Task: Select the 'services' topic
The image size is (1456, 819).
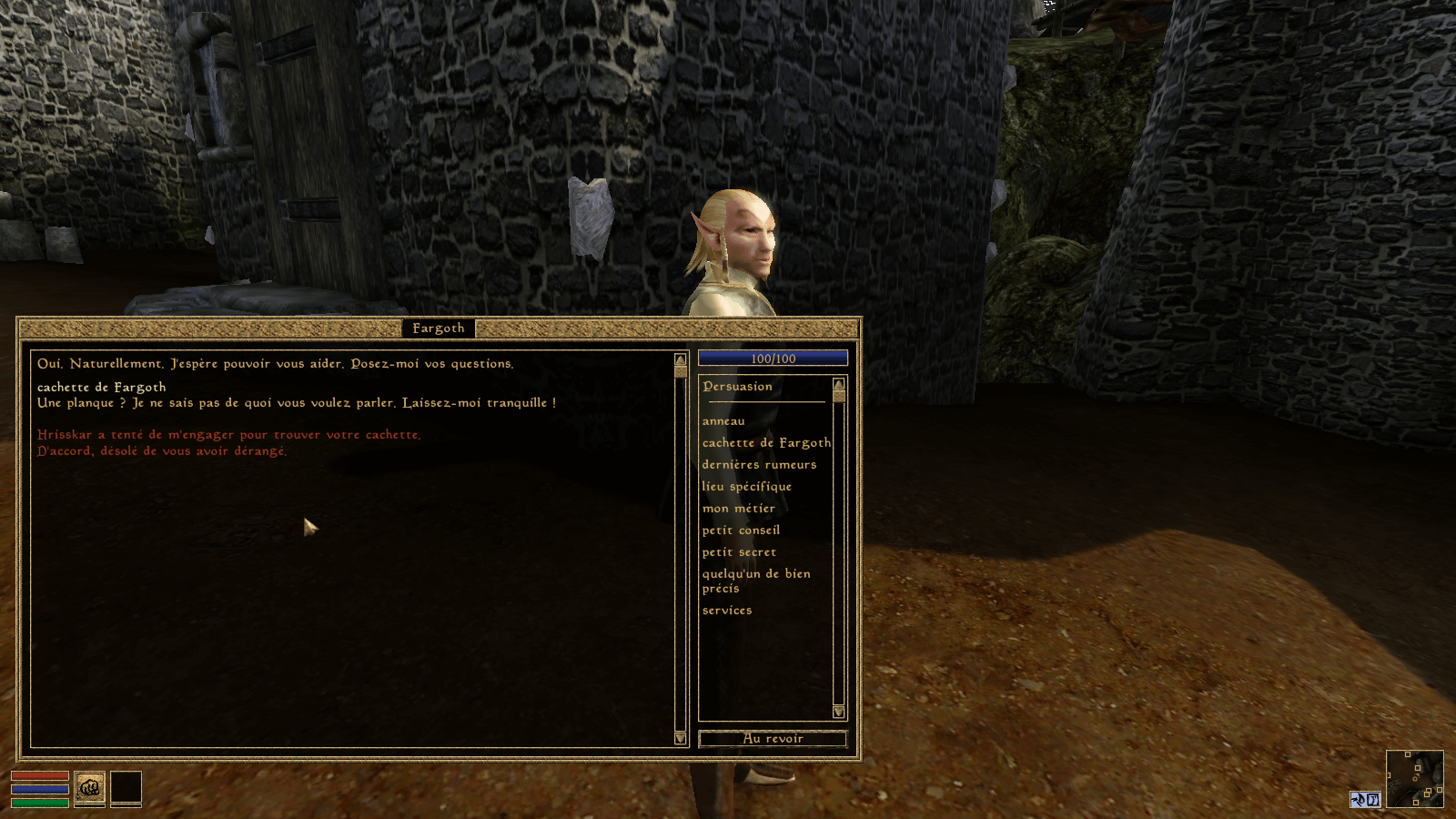Action: (x=727, y=610)
